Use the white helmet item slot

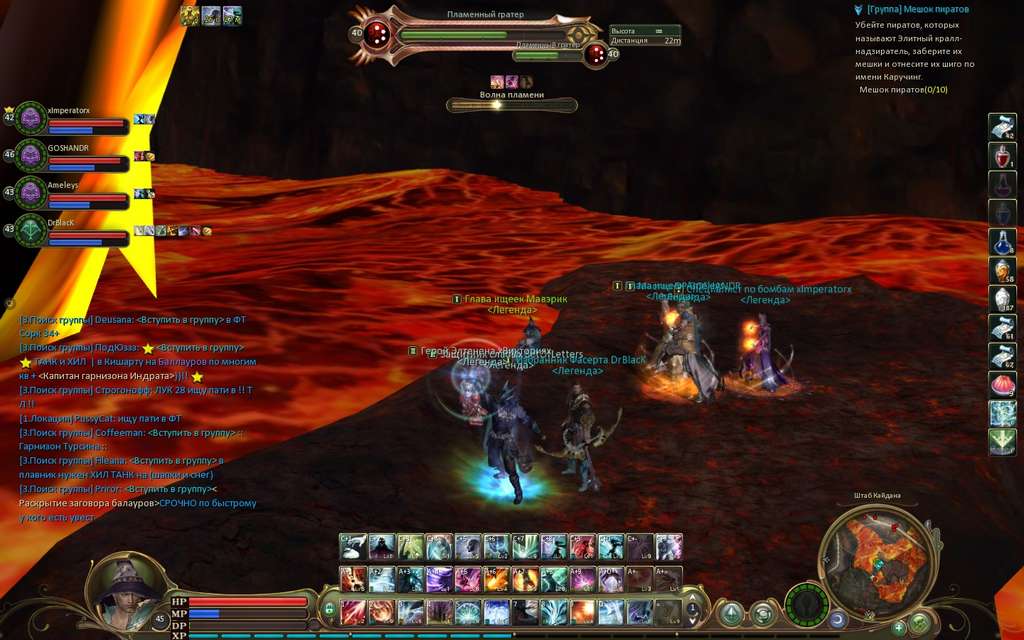pyautogui.click(x=1002, y=299)
